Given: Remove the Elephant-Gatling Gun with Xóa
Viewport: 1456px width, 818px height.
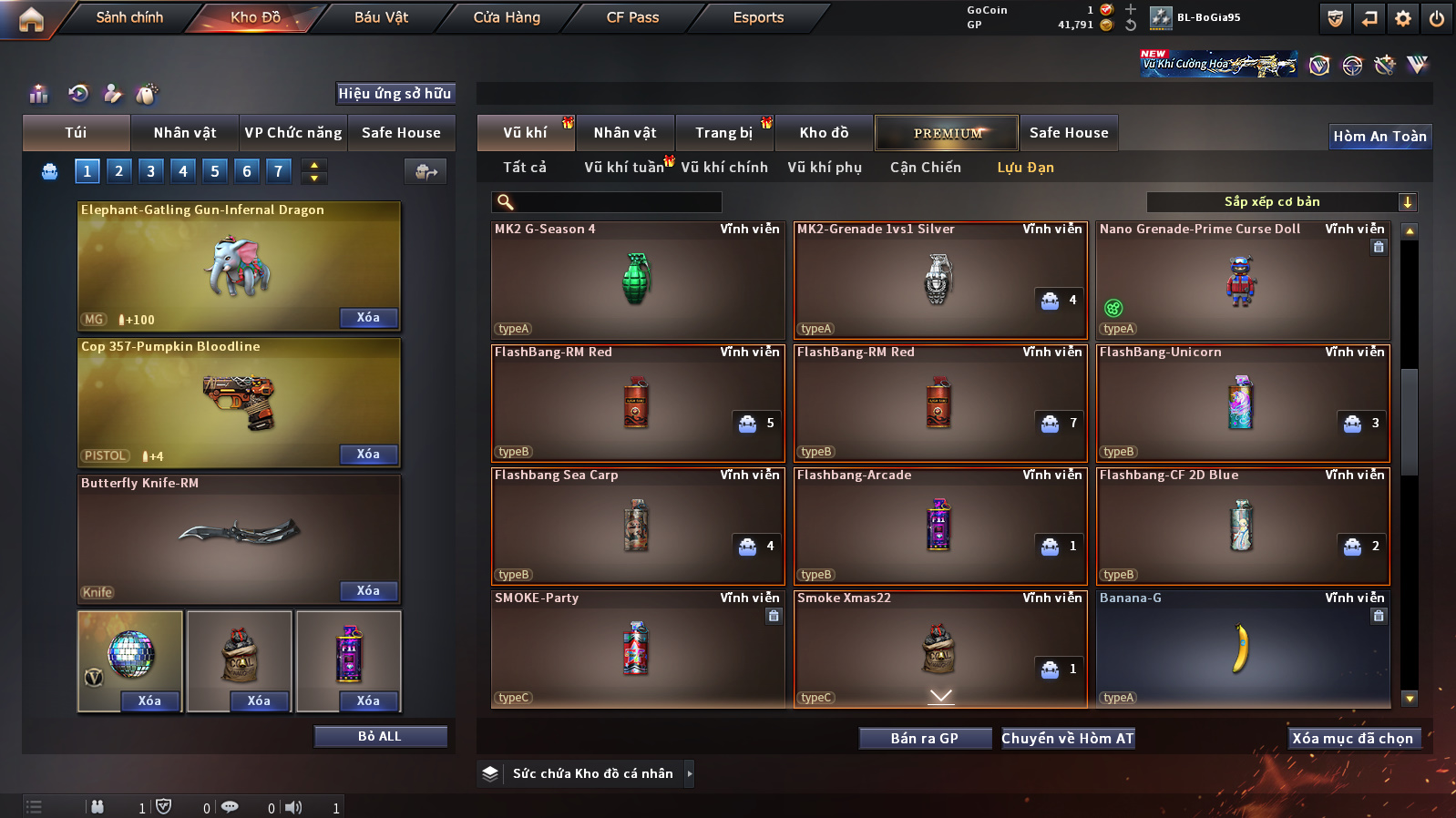Looking at the screenshot, I should [x=368, y=318].
